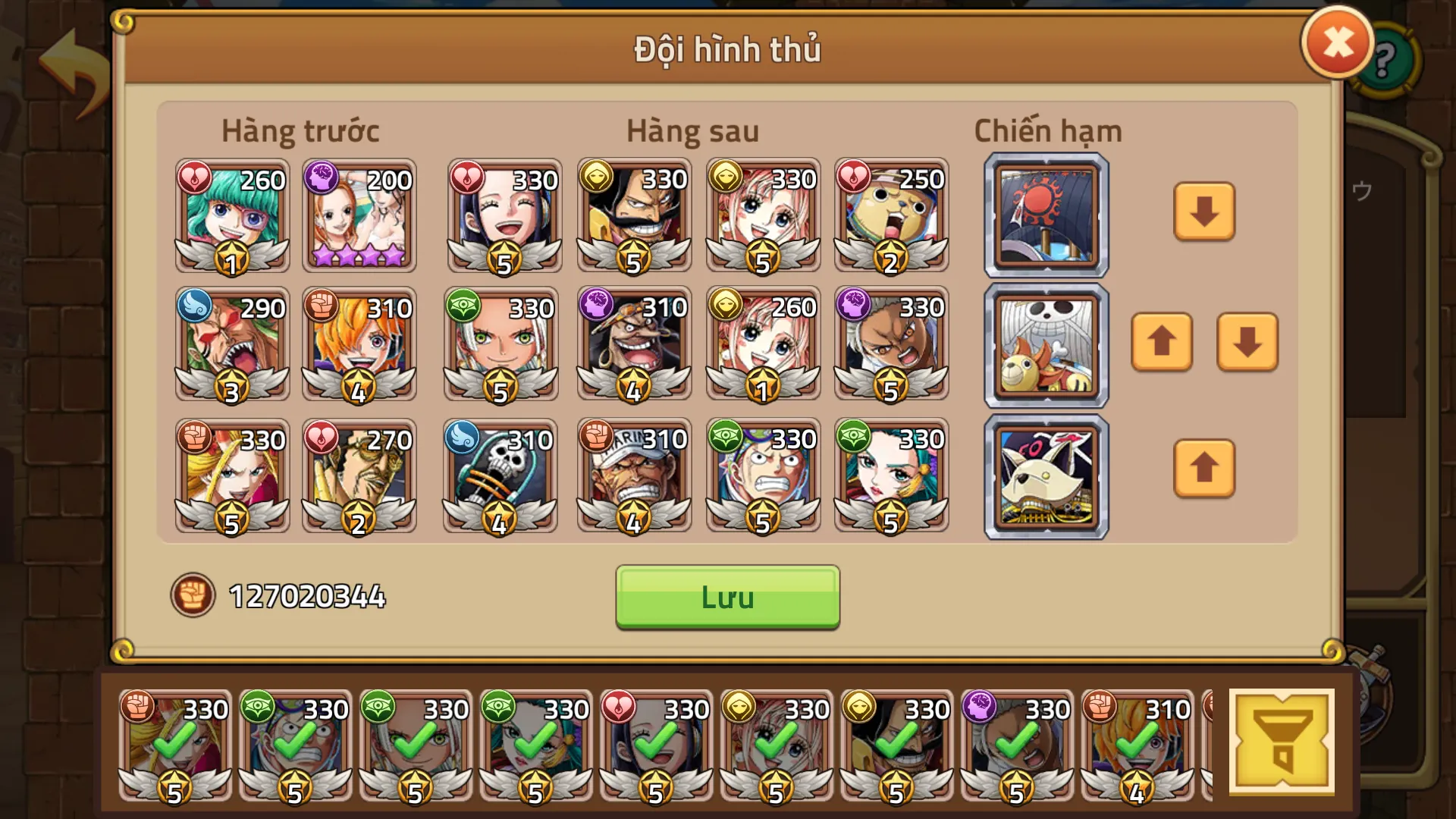Select Chopper's portrait in Hàng sau
The width and height of the screenshot is (1456, 819).
tap(892, 215)
